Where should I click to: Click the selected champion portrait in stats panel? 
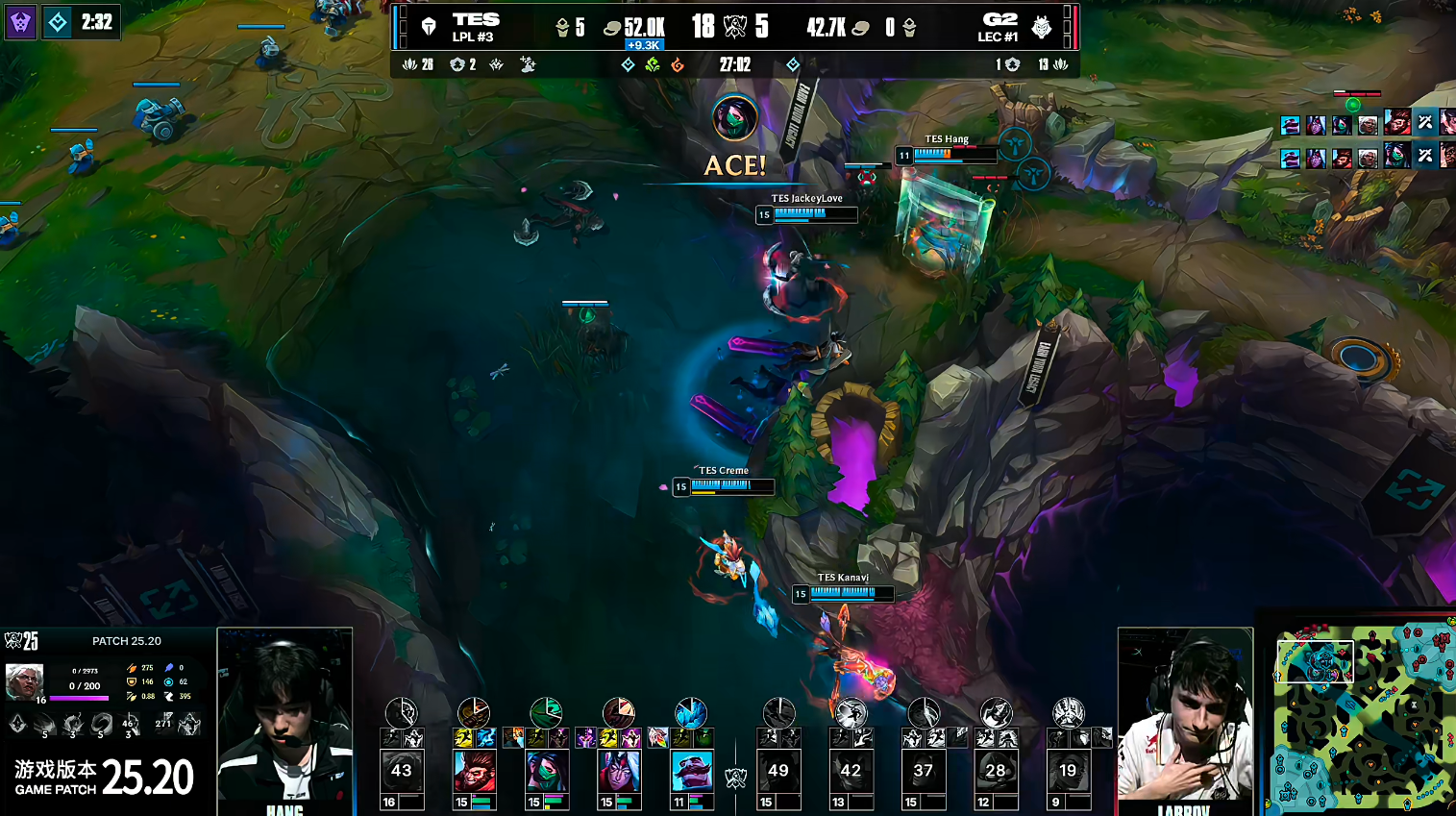click(24, 681)
